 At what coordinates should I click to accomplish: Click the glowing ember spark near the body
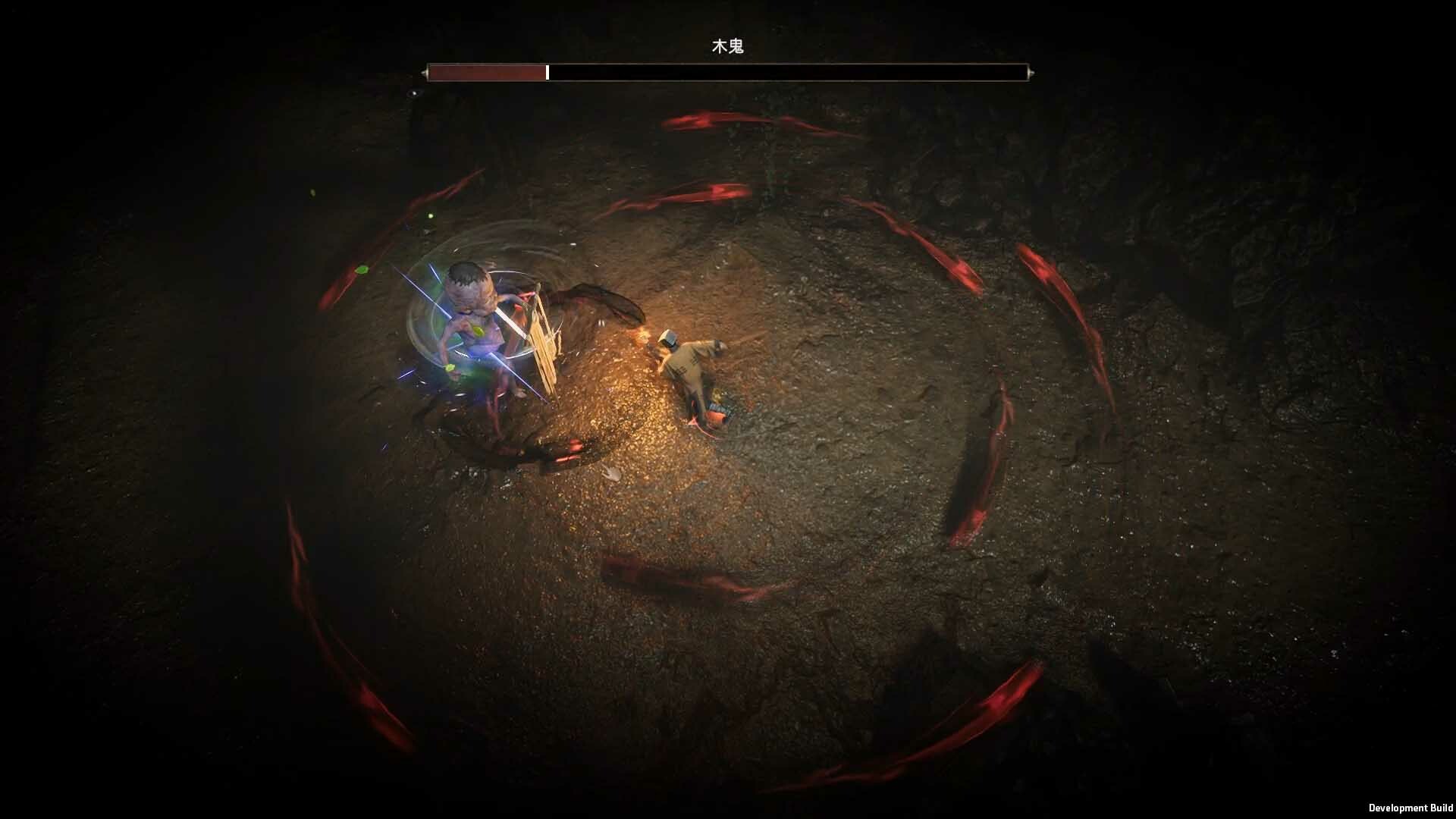pyautogui.click(x=645, y=334)
